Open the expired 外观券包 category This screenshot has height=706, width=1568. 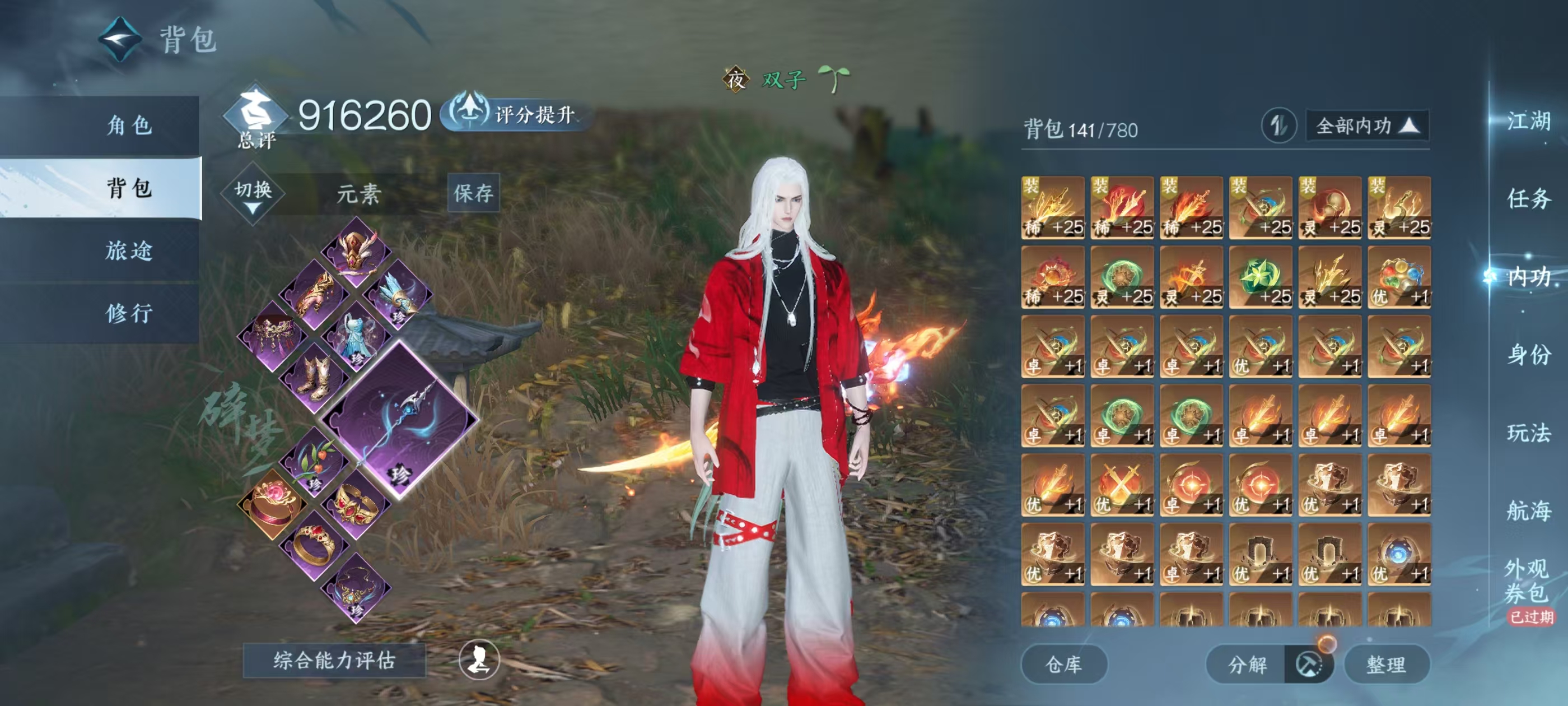(1528, 582)
